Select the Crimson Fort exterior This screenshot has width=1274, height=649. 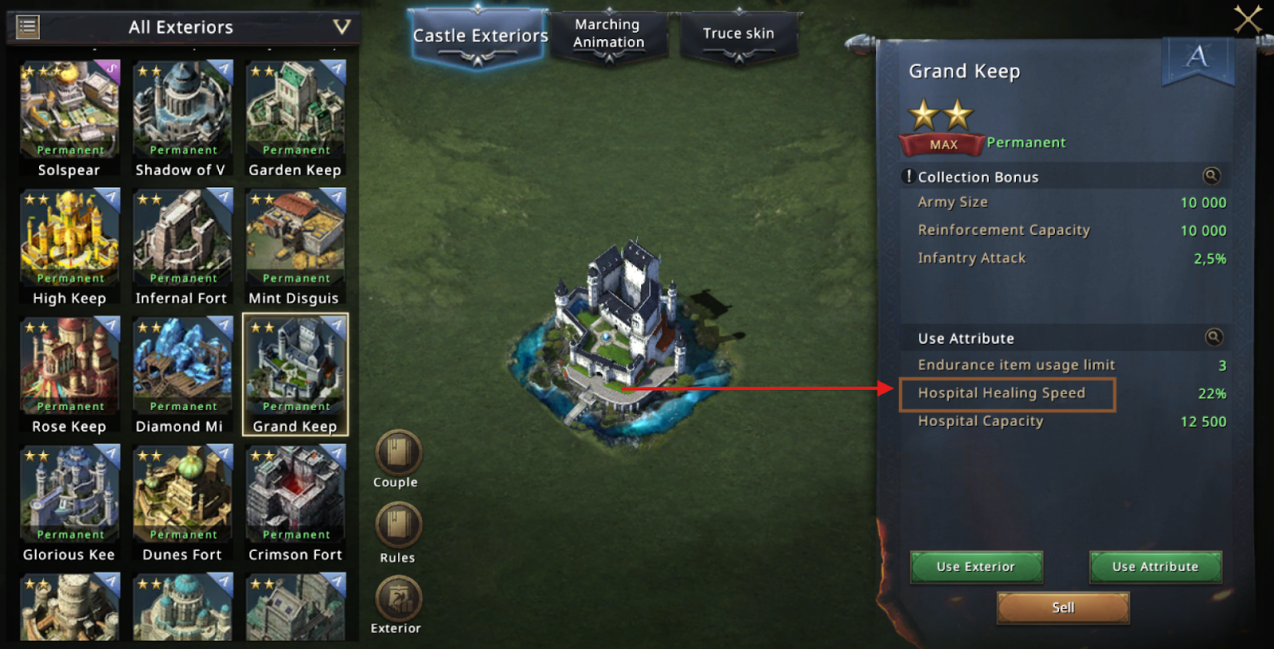295,495
